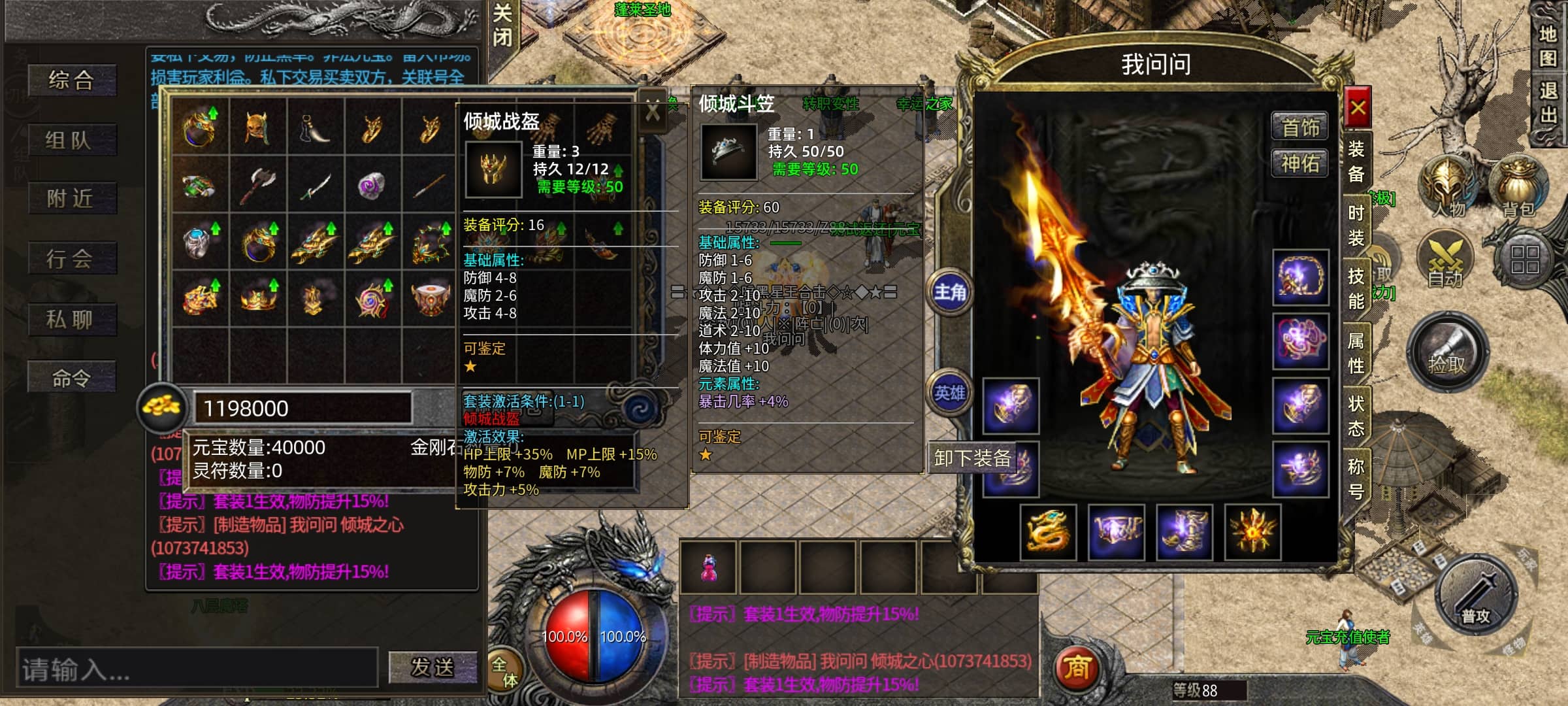
Task: Click the 请输入 chat input box
Action: point(196,668)
